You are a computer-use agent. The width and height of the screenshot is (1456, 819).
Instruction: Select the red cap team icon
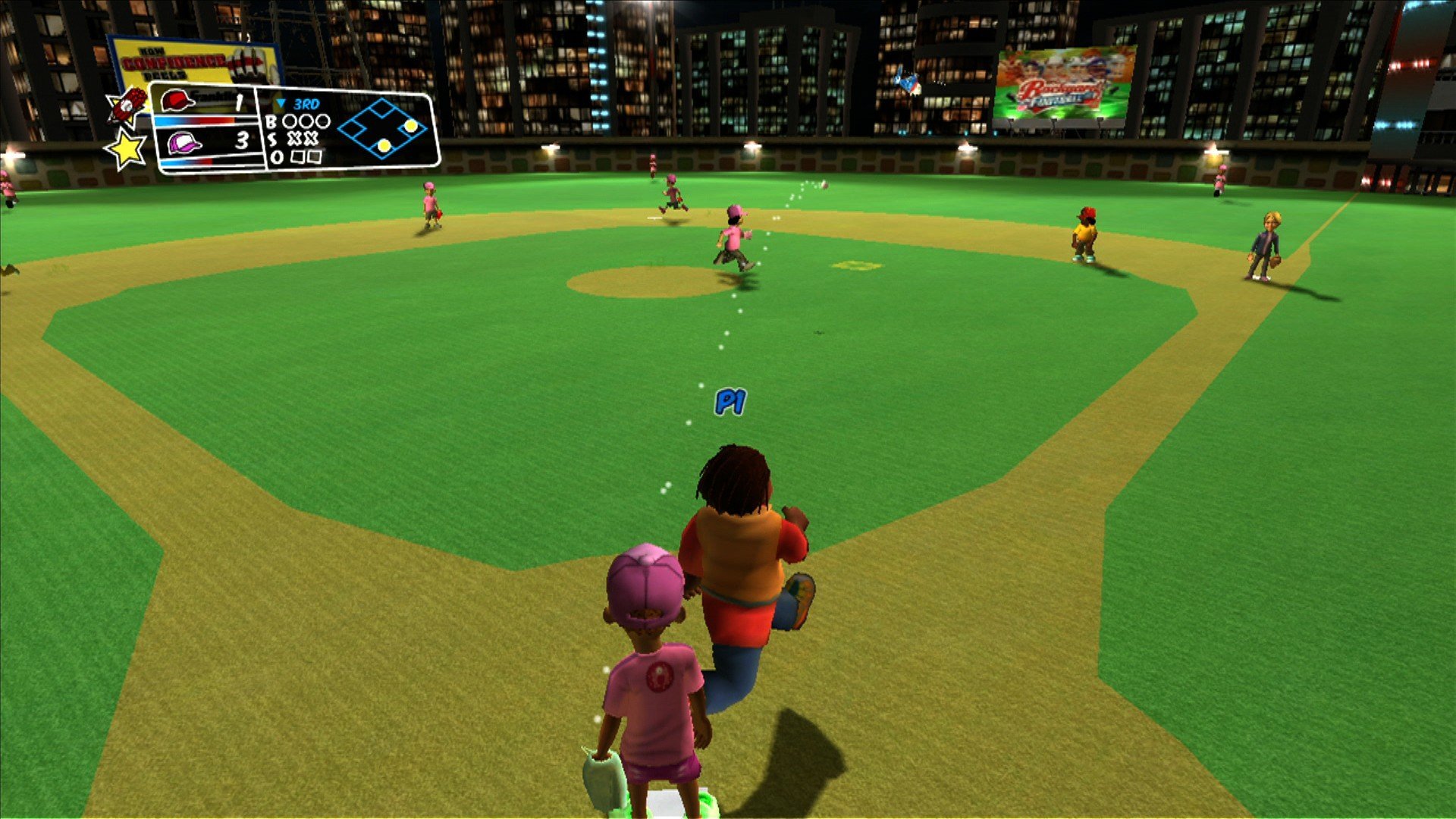[176, 102]
